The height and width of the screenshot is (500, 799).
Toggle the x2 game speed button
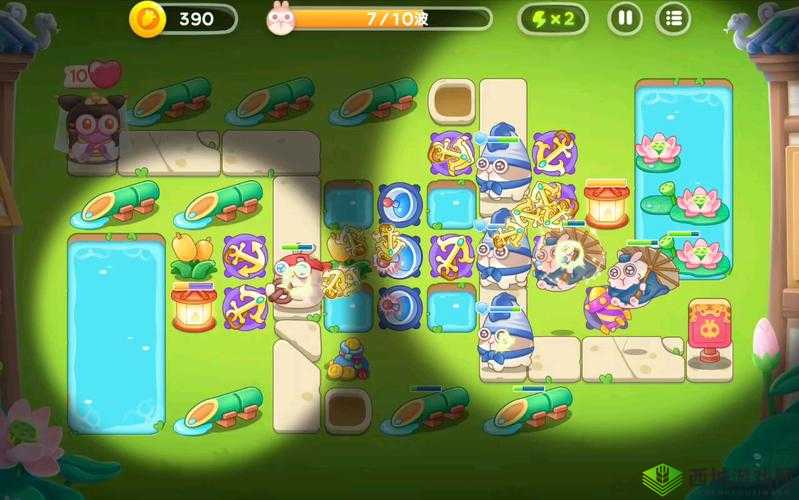pyautogui.click(x=552, y=18)
